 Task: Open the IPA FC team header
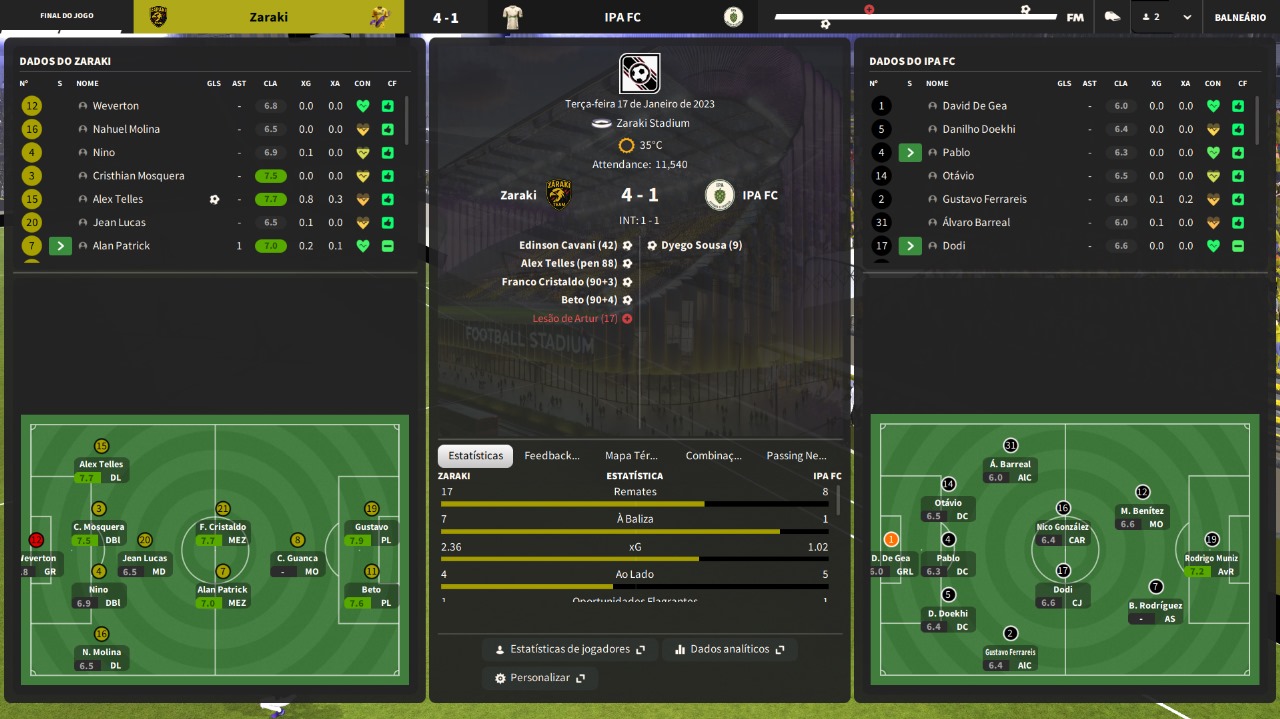coord(622,17)
